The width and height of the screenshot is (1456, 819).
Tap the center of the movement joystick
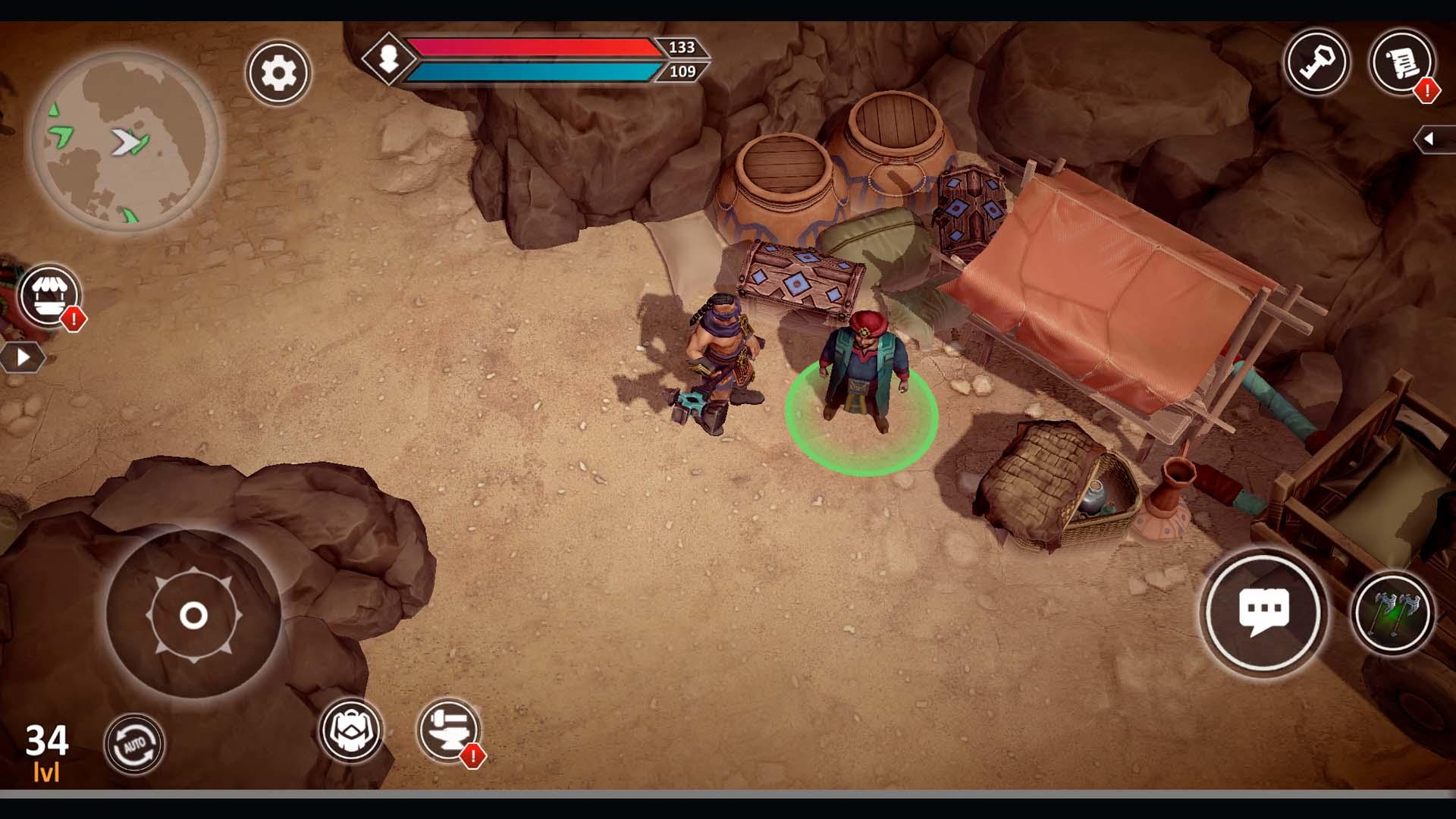195,617
